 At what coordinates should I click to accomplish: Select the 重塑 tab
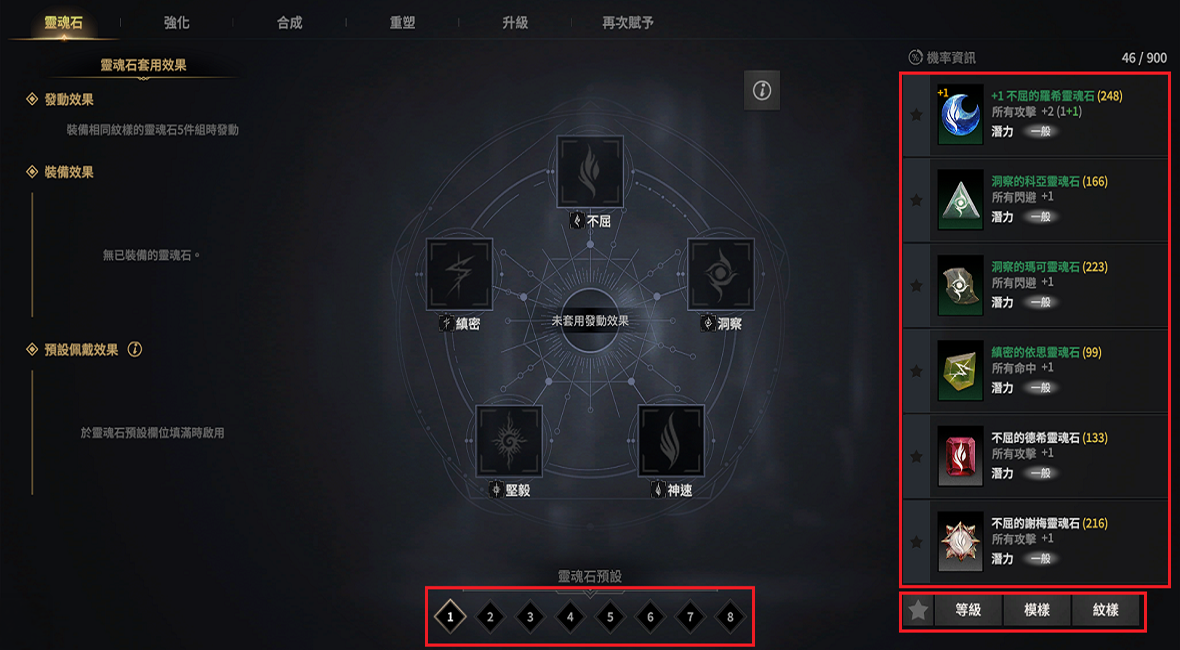coord(402,22)
